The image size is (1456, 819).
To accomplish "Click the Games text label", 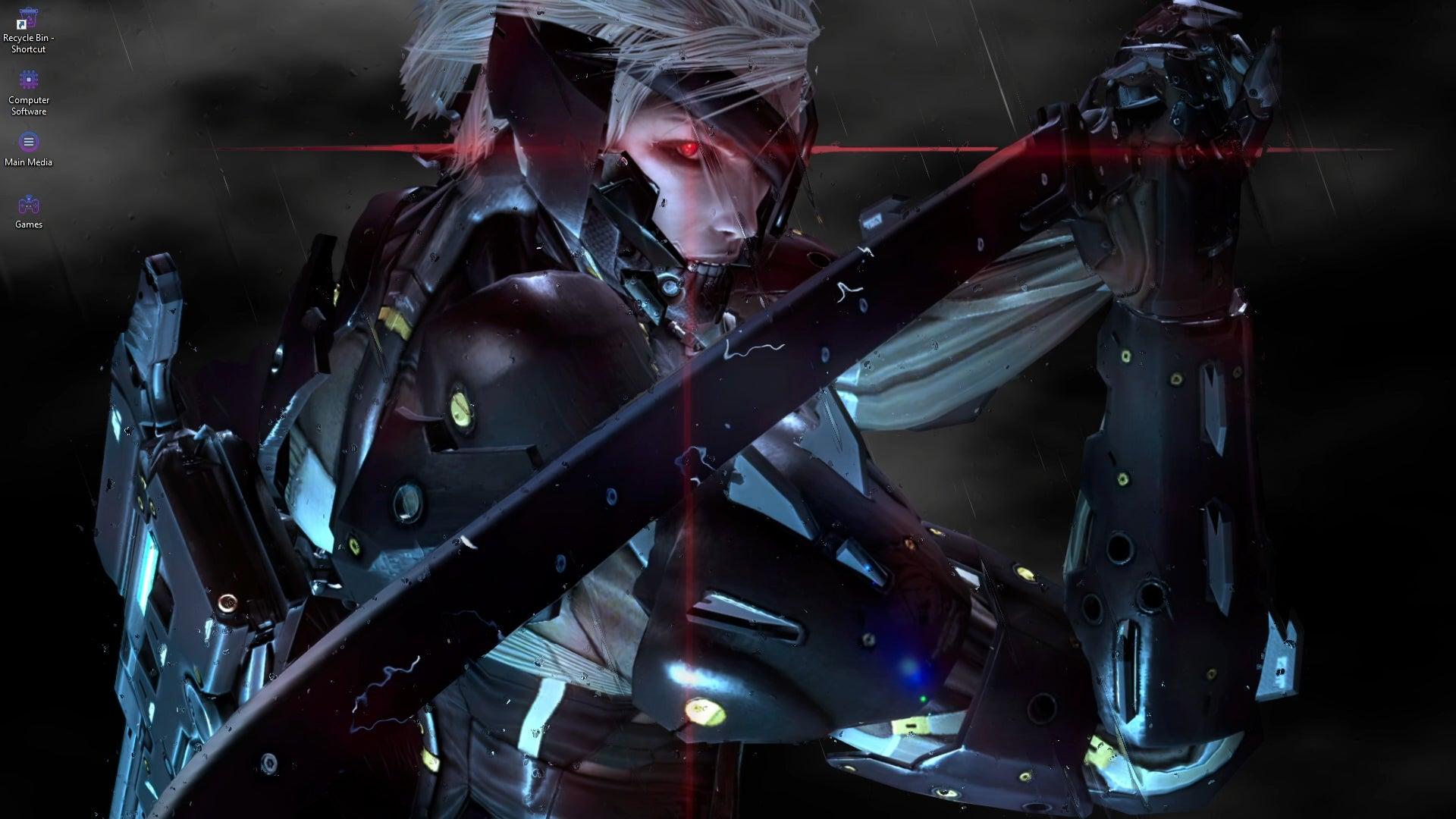I will point(29,224).
